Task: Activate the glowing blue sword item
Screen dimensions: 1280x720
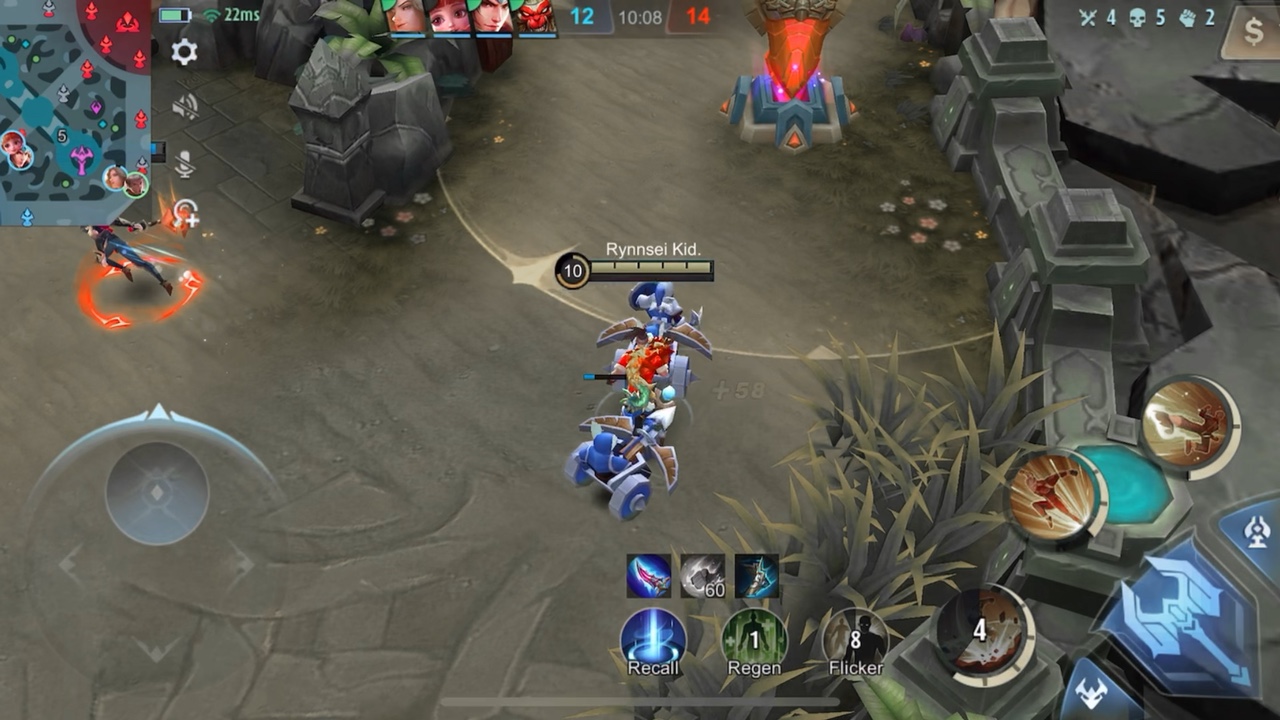Action: (757, 576)
